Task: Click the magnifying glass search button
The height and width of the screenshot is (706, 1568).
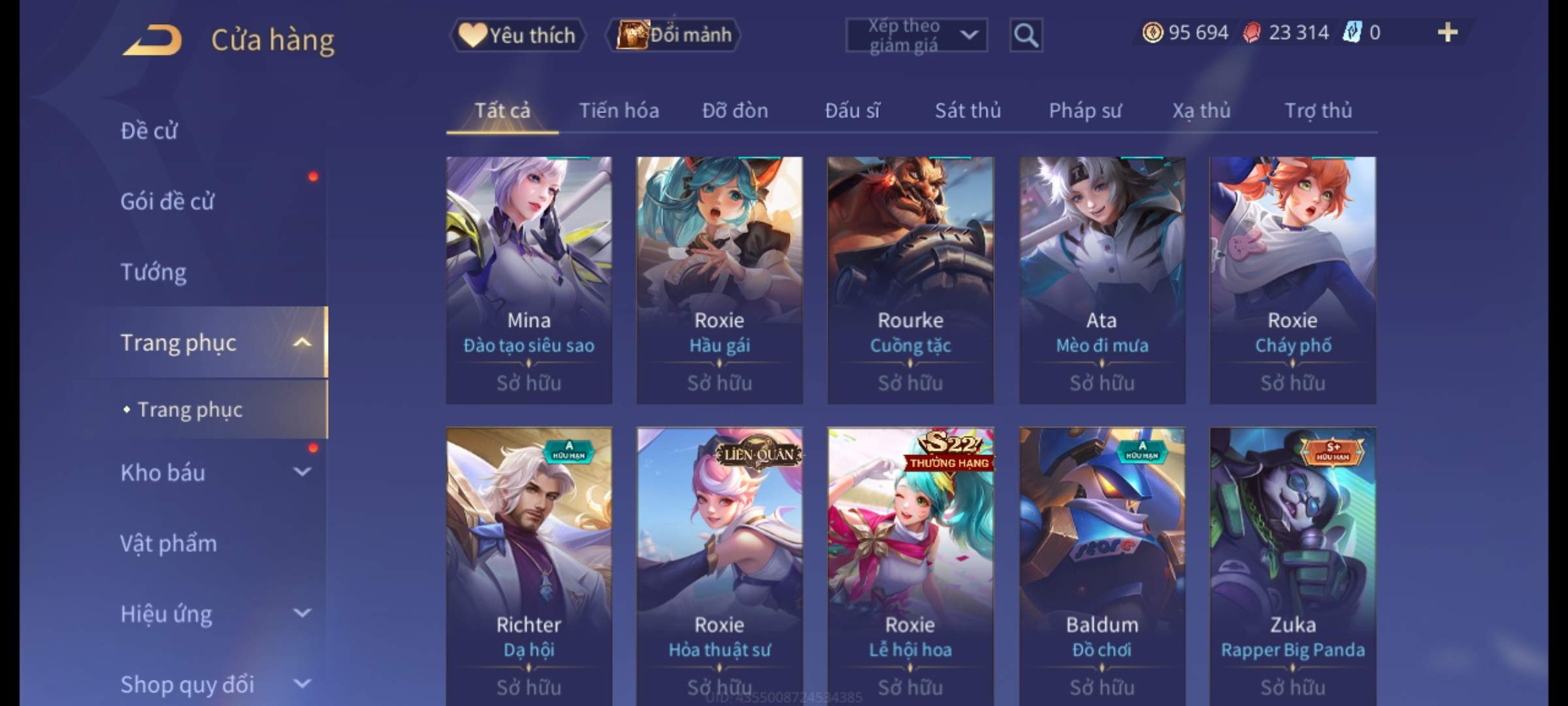Action: (x=1026, y=35)
